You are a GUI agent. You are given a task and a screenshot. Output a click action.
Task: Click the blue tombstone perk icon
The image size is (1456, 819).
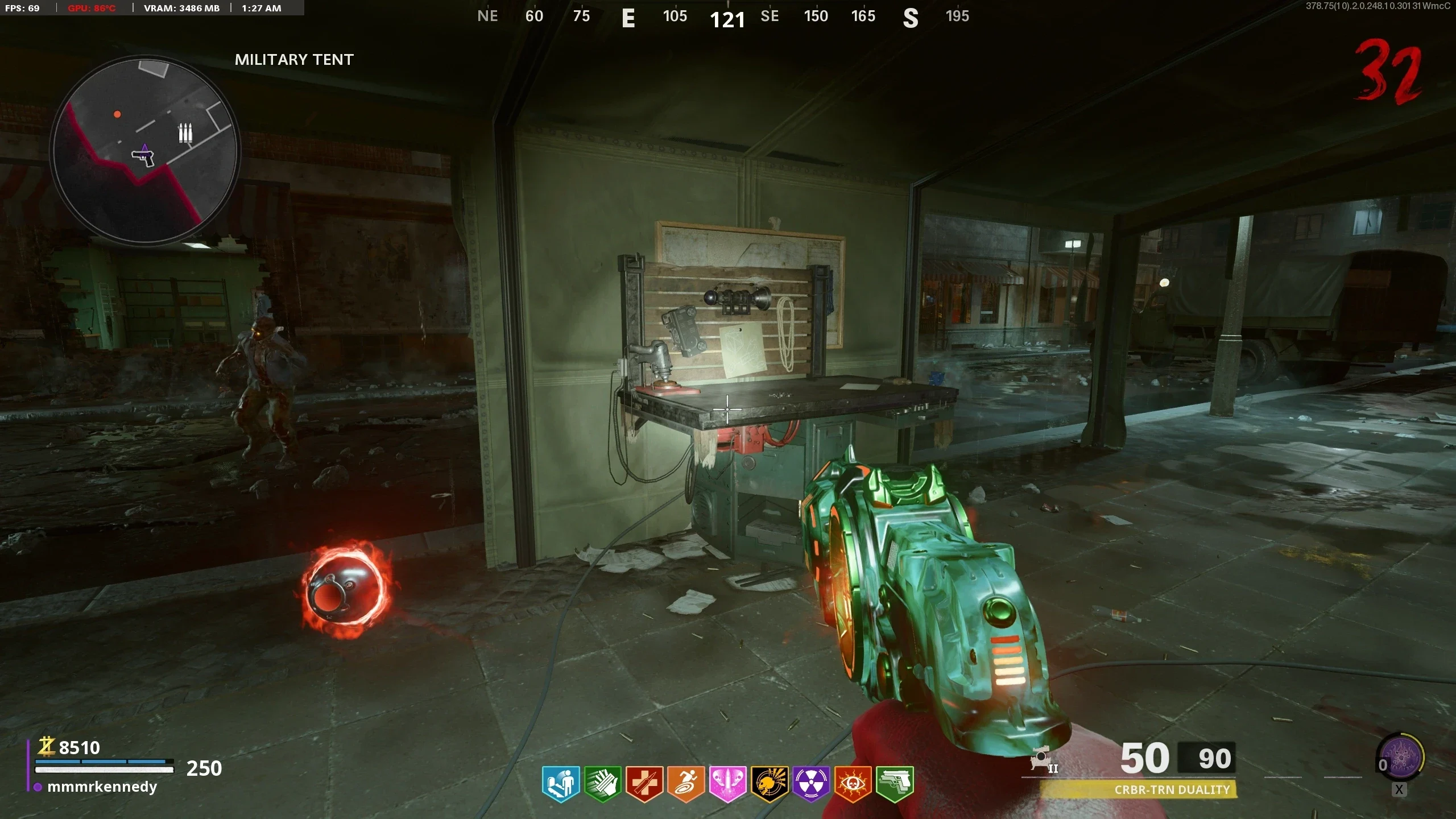coord(561,784)
